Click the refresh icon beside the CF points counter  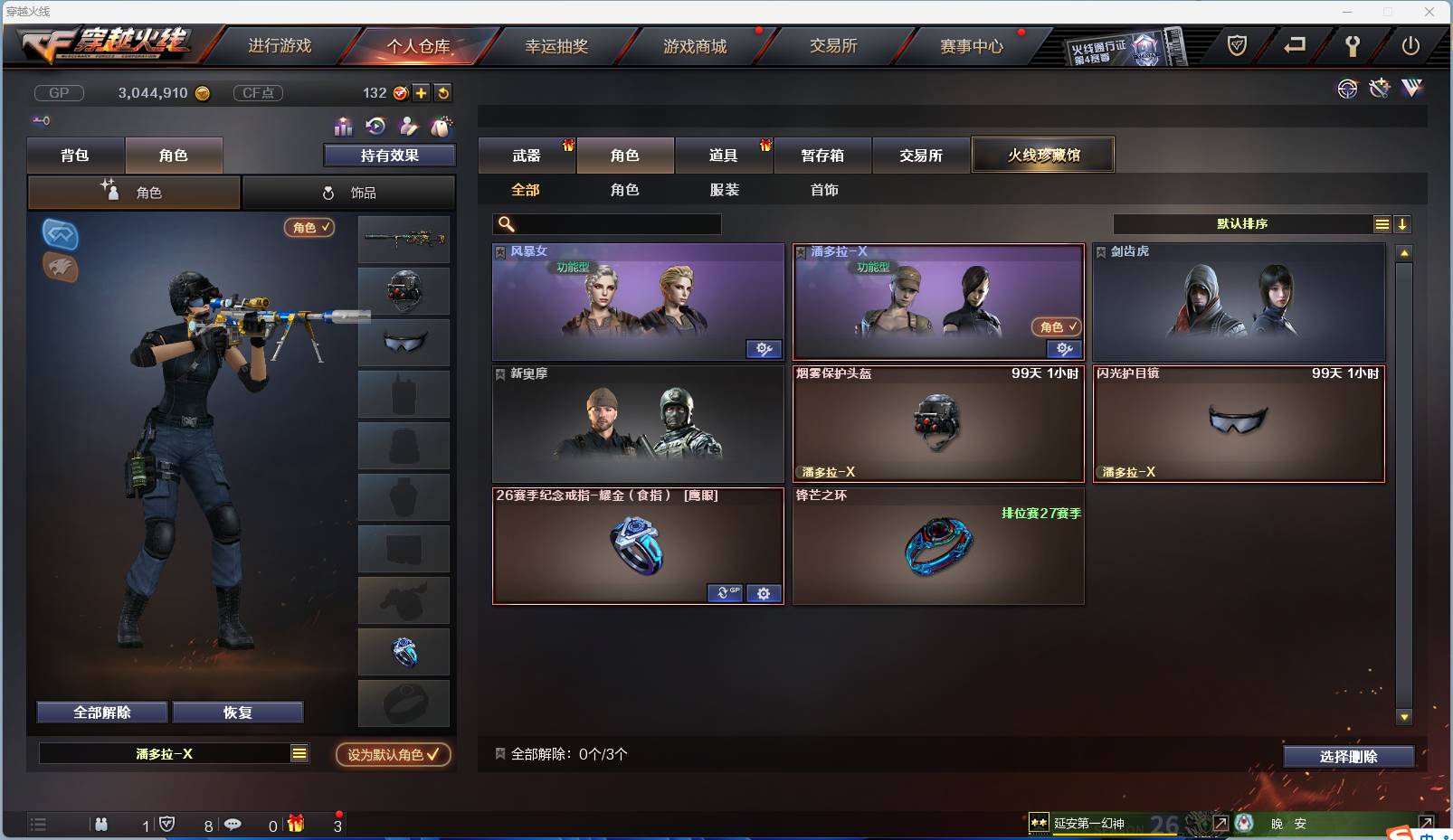tap(442, 92)
